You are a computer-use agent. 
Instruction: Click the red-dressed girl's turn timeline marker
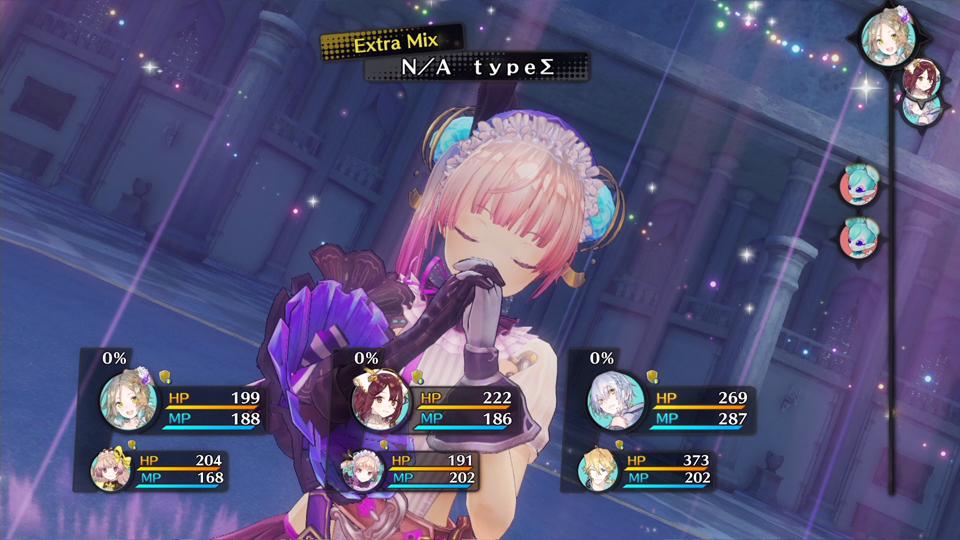[919, 76]
